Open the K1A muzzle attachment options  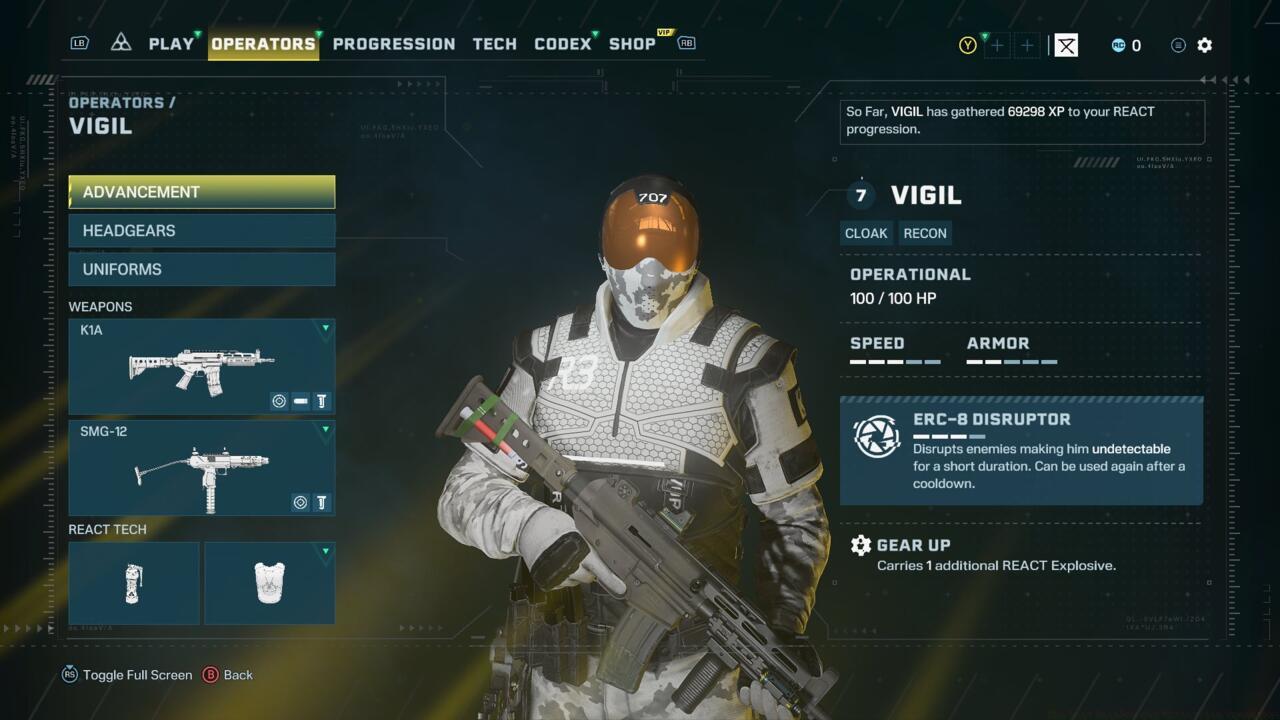pos(300,401)
